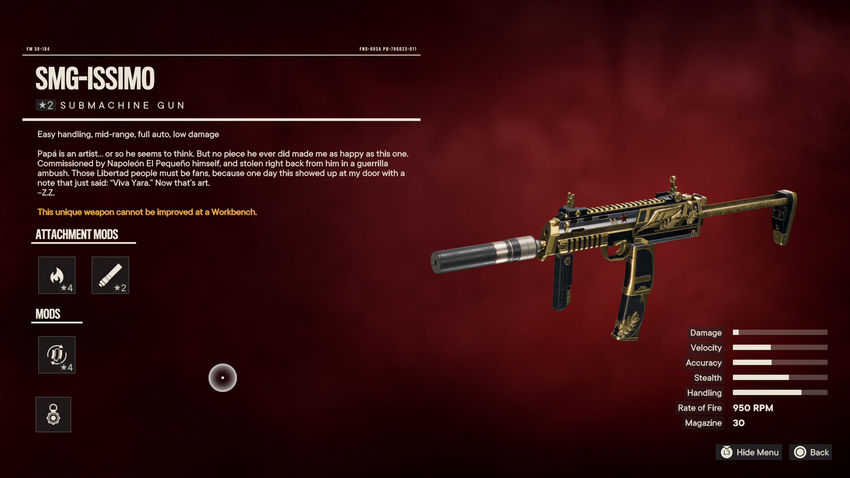
Task: Choose the magazine reload mod slot
Action: point(56,355)
